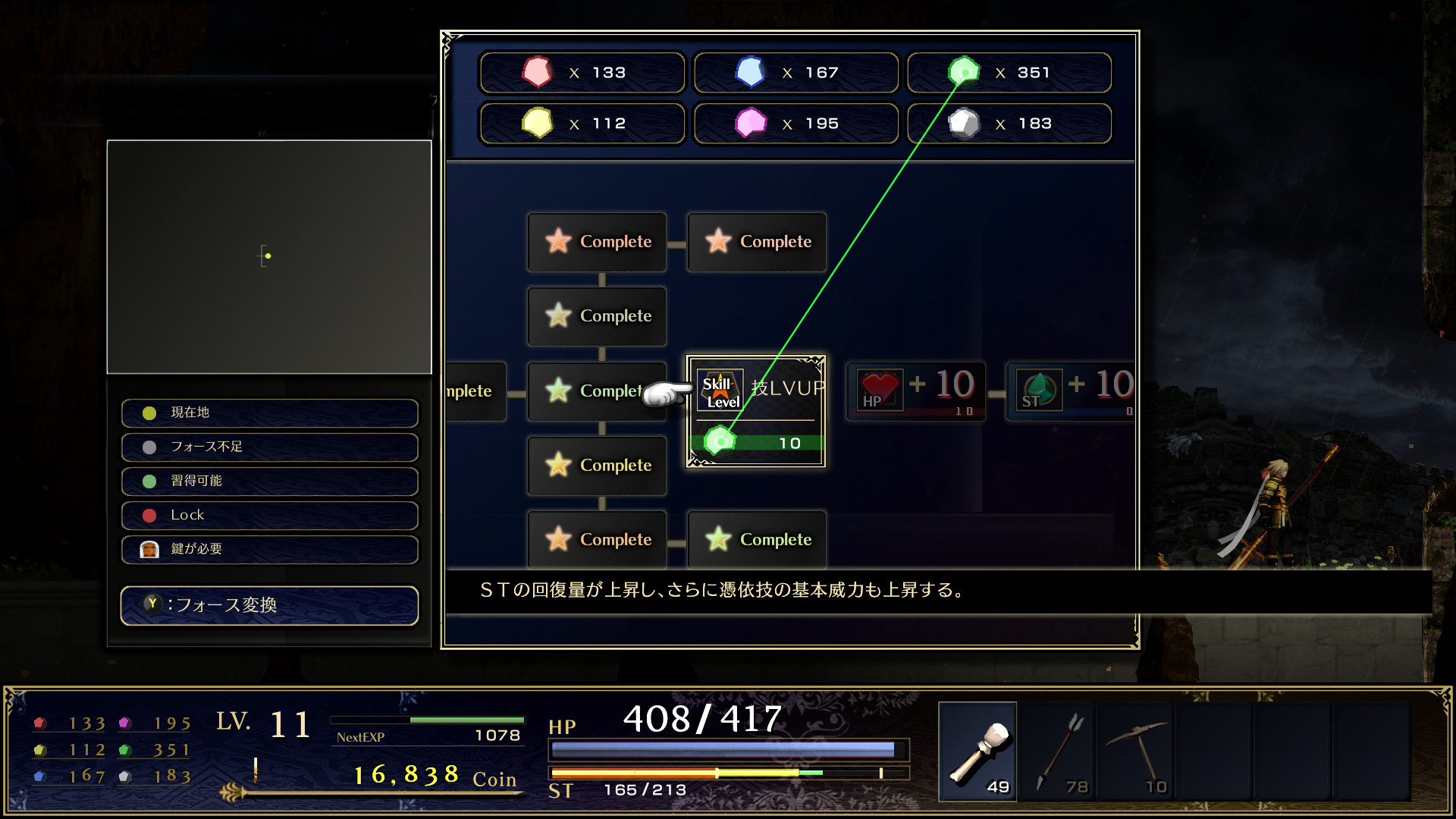This screenshot has height=819, width=1456.
Task: Toggle the 現在地 legend indicator
Action: tap(269, 413)
